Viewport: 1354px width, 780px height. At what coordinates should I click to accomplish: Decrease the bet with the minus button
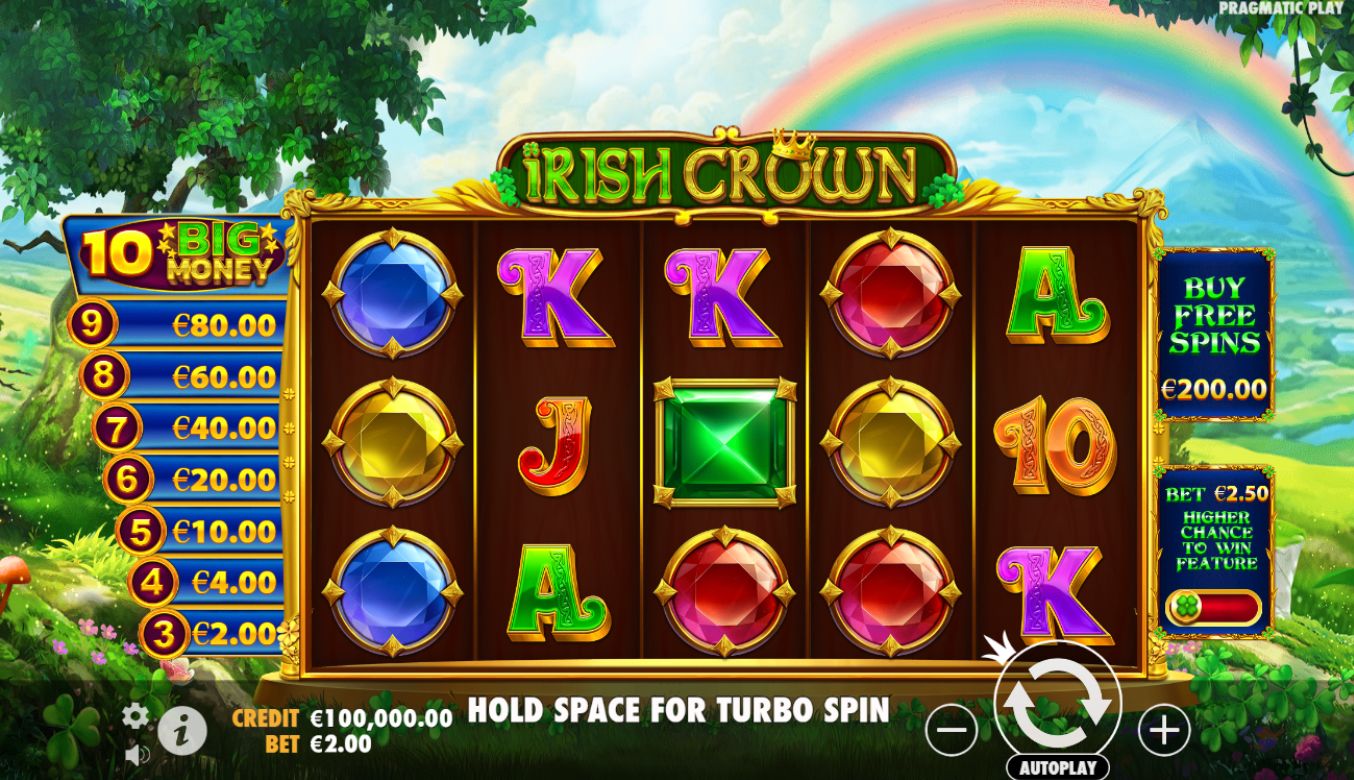coord(951,731)
